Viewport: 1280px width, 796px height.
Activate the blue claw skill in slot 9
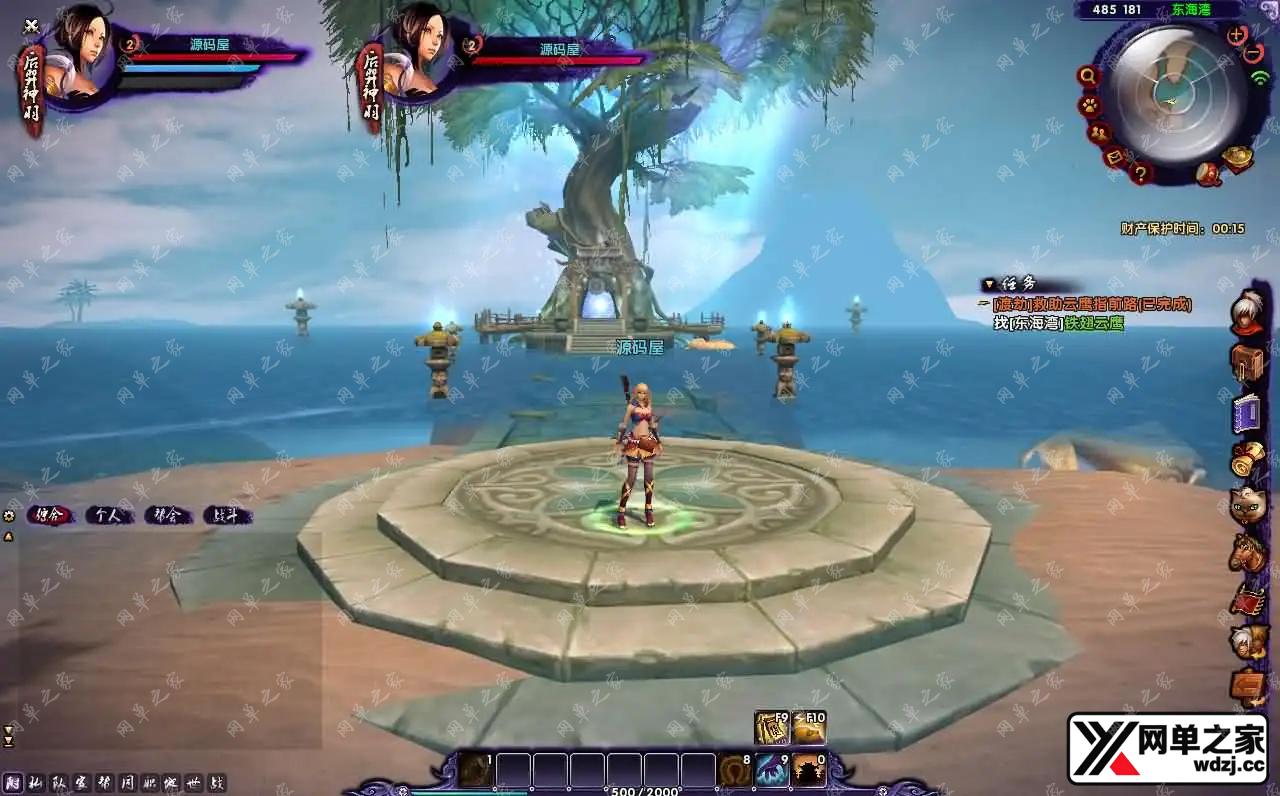tap(771, 771)
